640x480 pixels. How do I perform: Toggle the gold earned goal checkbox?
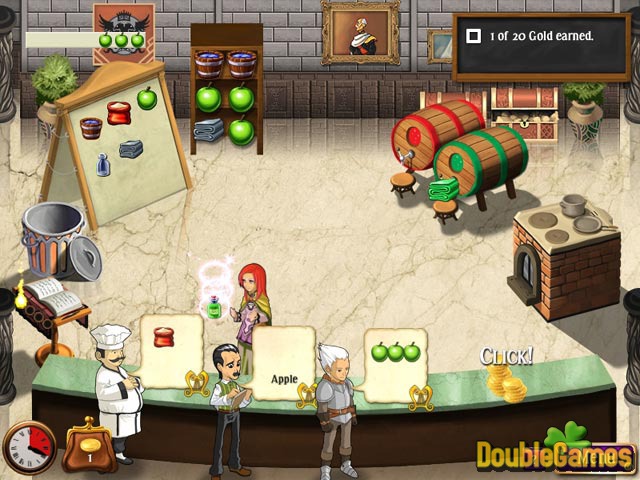coord(474,36)
